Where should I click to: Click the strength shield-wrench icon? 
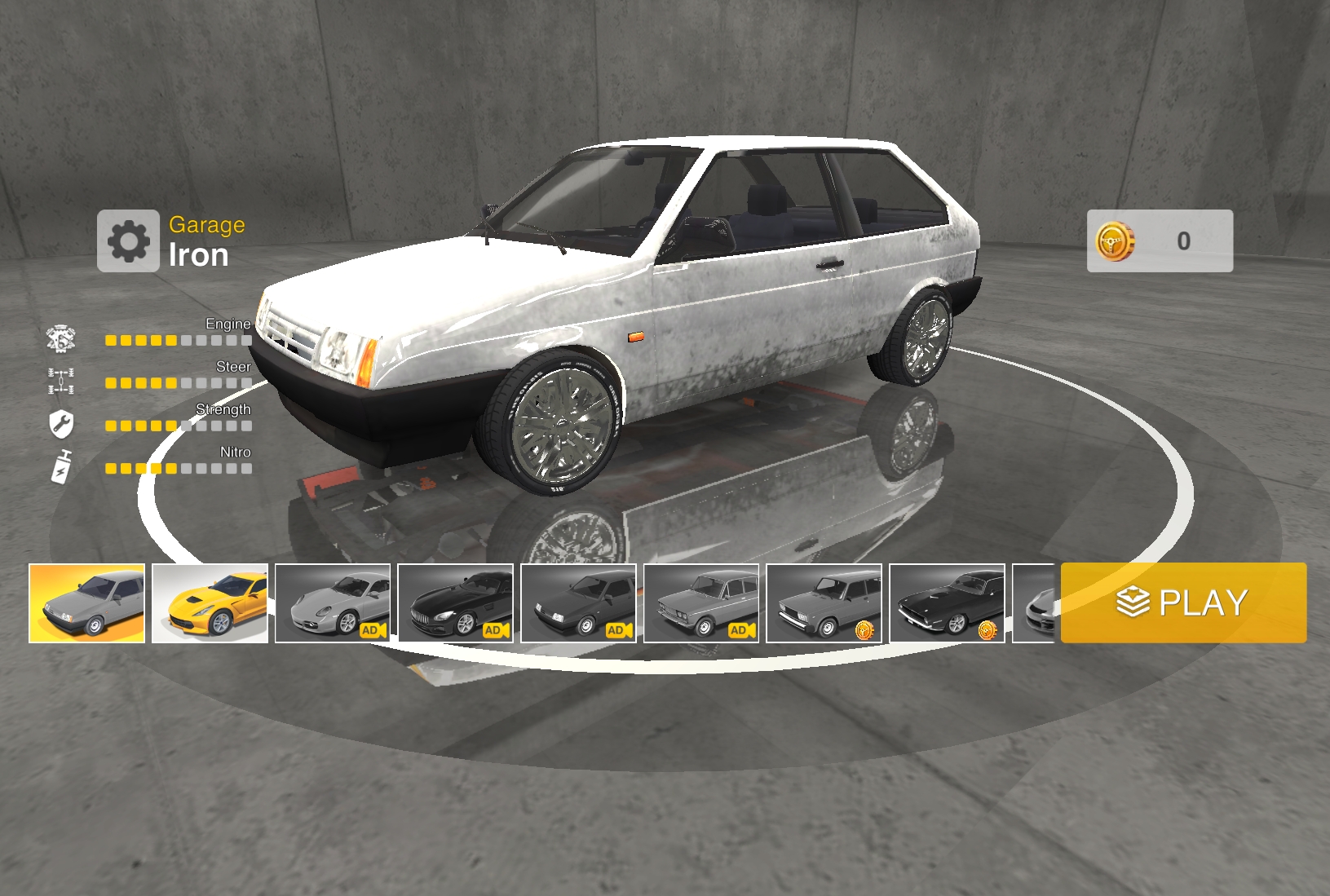pyautogui.click(x=61, y=422)
